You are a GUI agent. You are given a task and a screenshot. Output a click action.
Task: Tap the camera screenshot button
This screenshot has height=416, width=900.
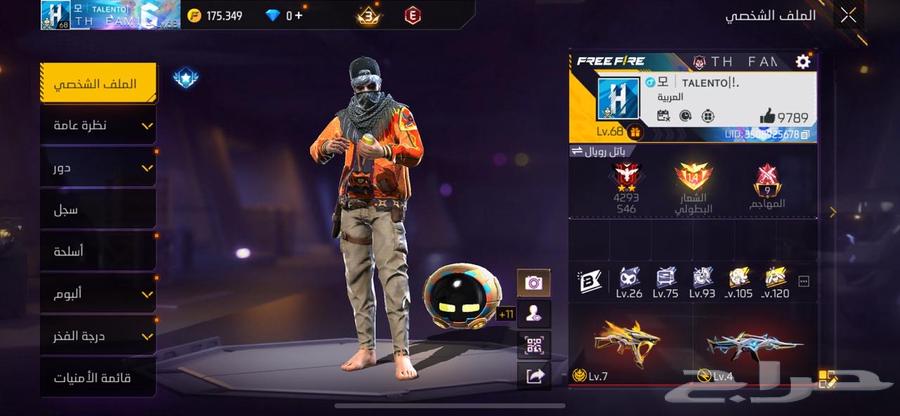coord(533,283)
